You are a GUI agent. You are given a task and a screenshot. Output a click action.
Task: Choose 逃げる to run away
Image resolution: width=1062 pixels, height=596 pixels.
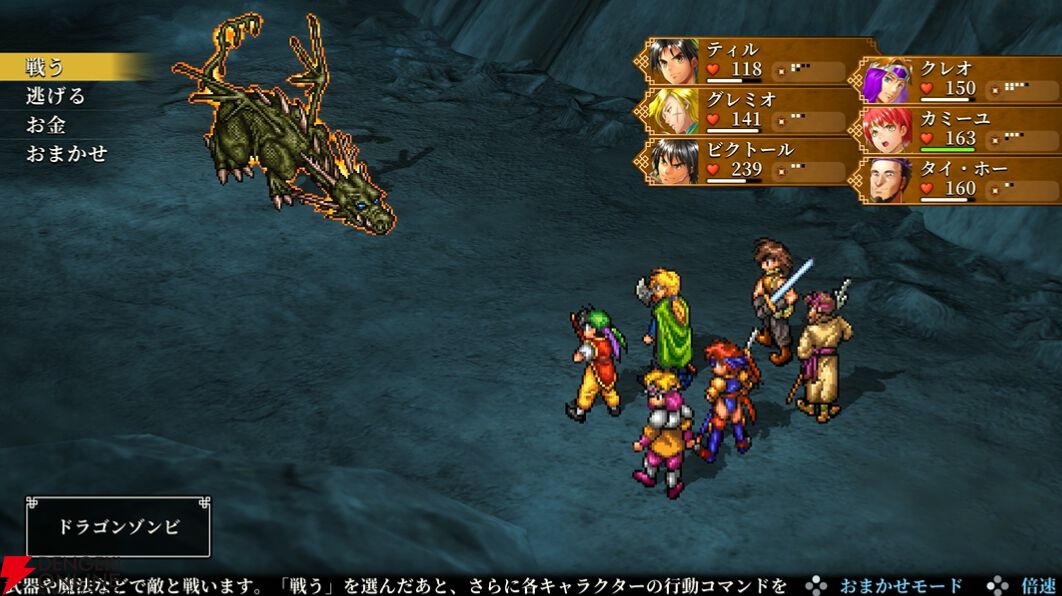coord(56,96)
